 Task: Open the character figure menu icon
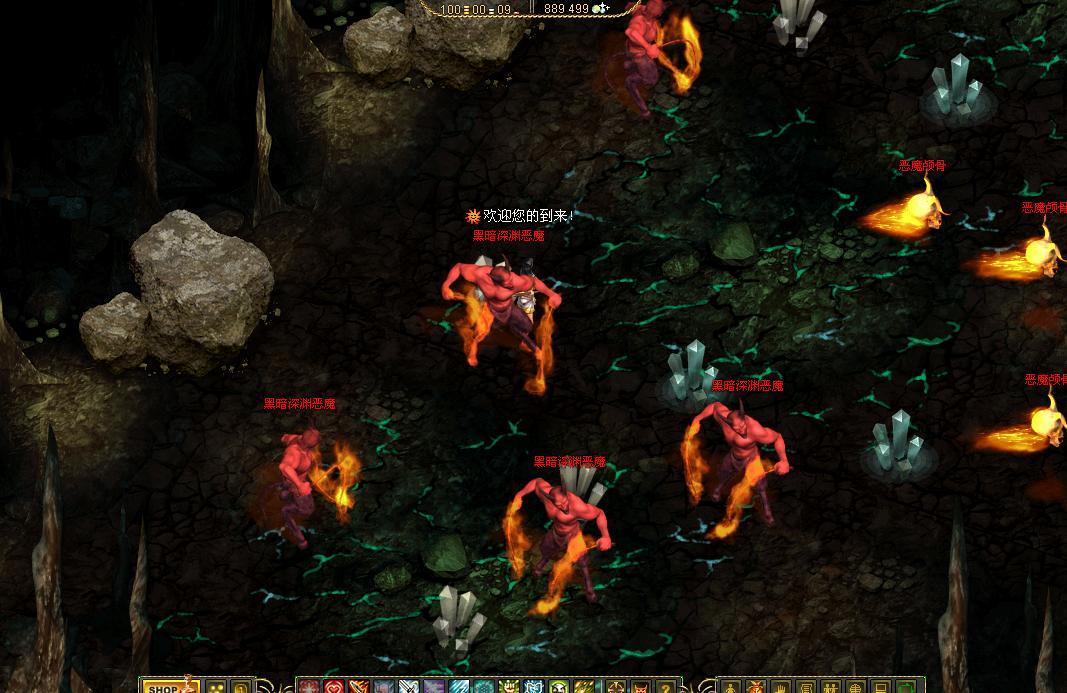[x=730, y=688]
